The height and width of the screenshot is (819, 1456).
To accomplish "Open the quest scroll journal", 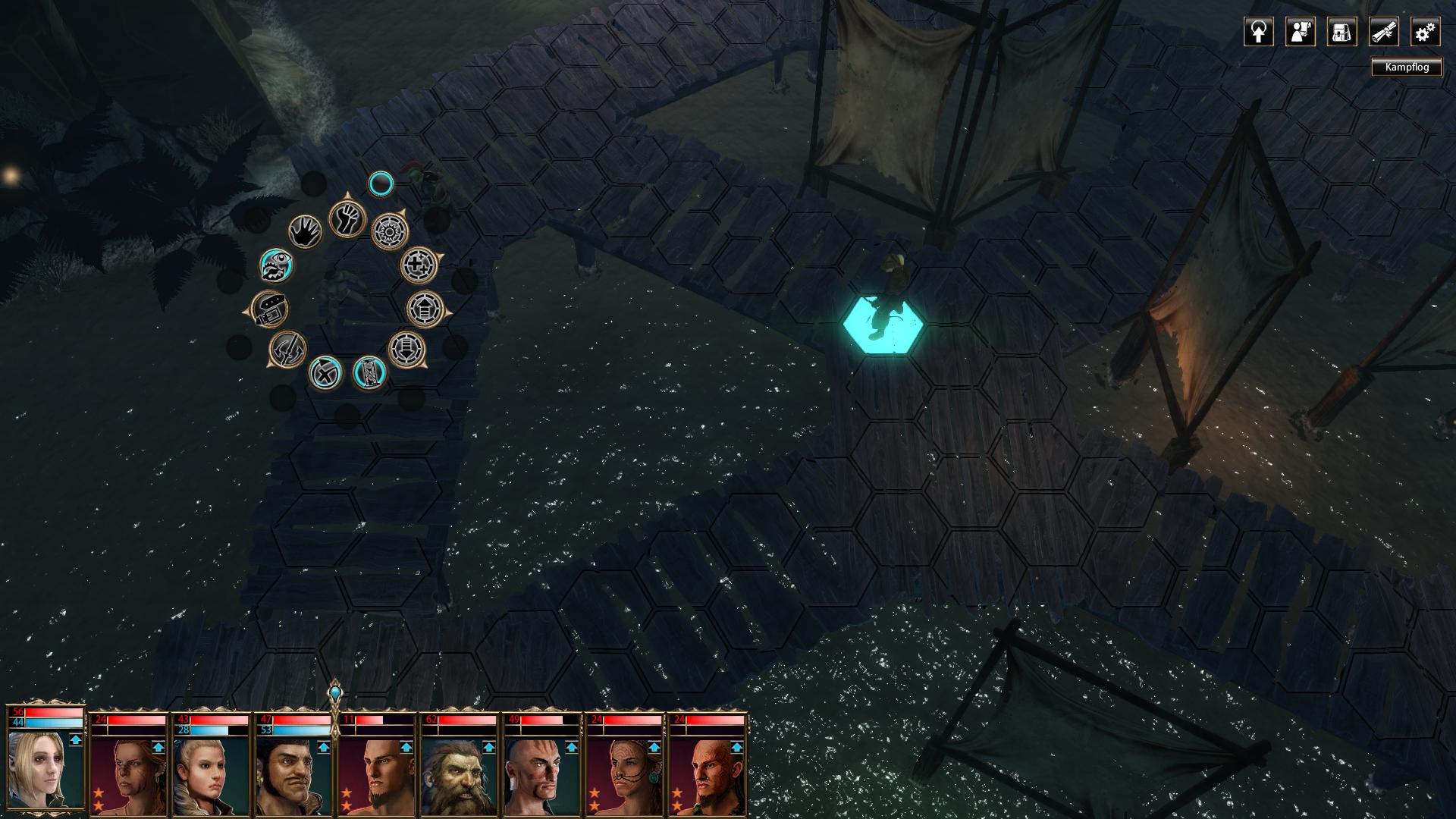I will click(1383, 33).
